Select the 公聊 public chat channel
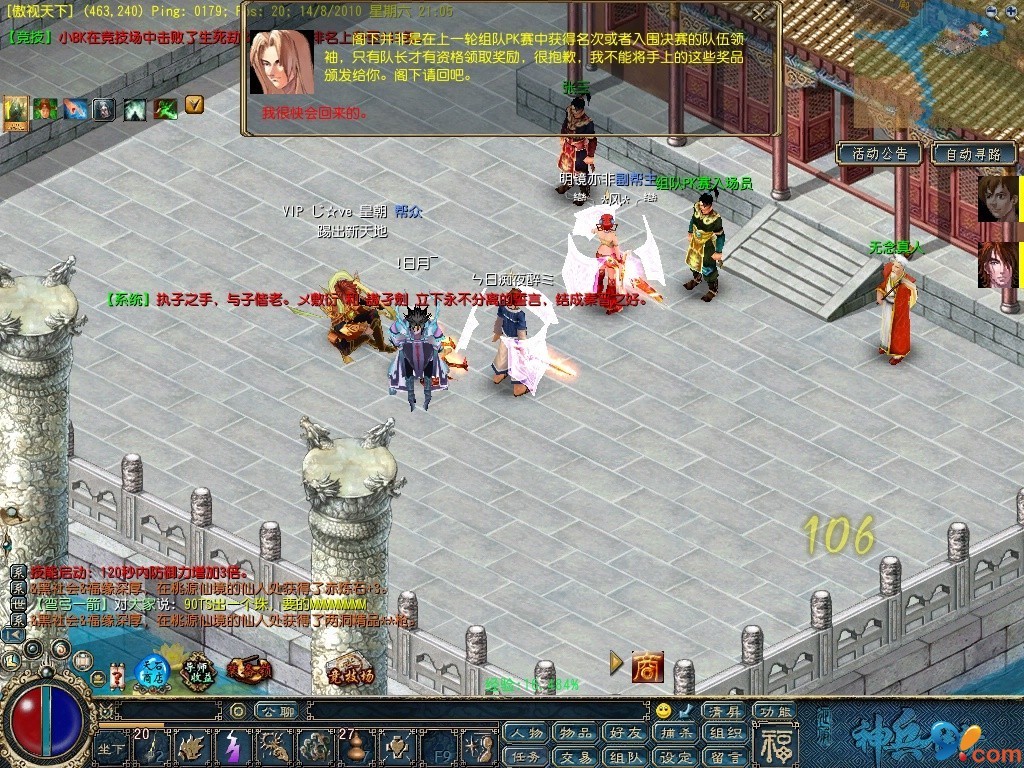The width and height of the screenshot is (1024, 768). pyautogui.click(x=272, y=711)
